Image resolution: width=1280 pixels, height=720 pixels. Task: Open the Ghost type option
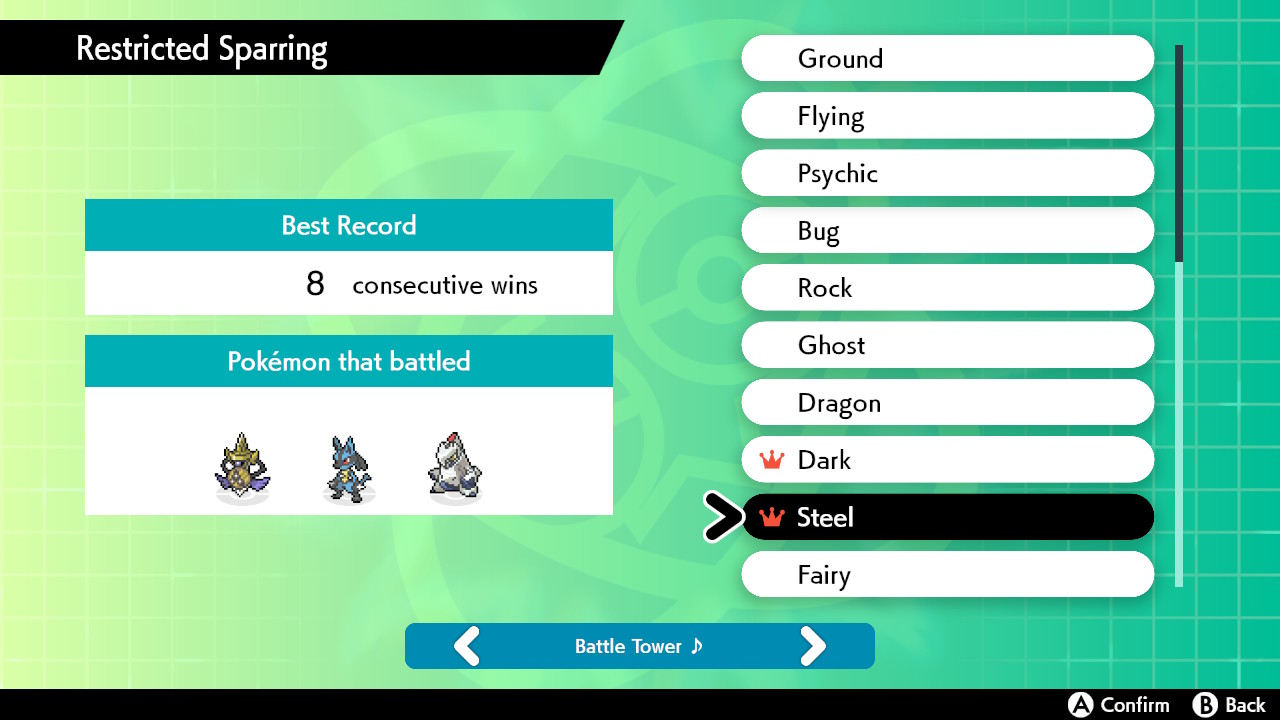pyautogui.click(x=947, y=345)
